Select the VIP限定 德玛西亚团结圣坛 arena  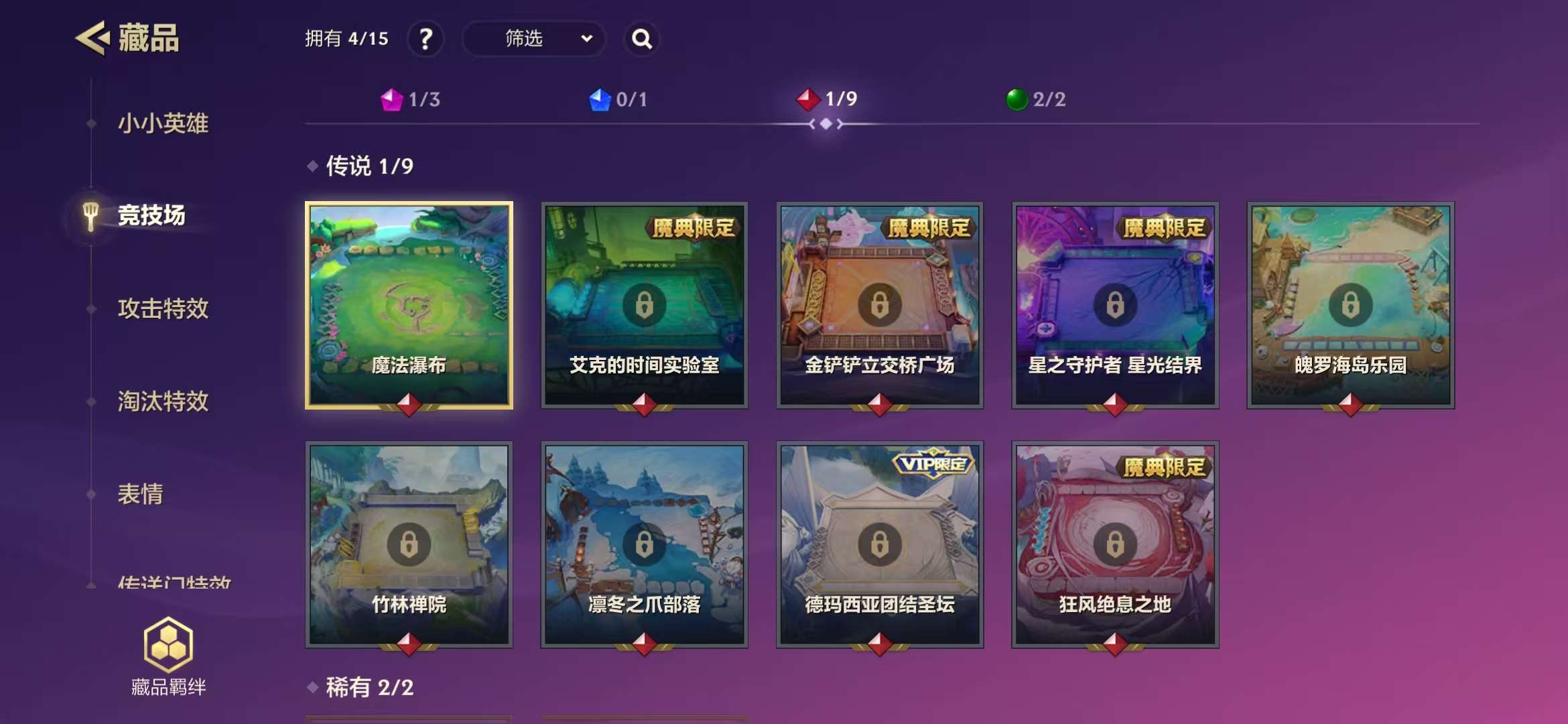tap(879, 544)
